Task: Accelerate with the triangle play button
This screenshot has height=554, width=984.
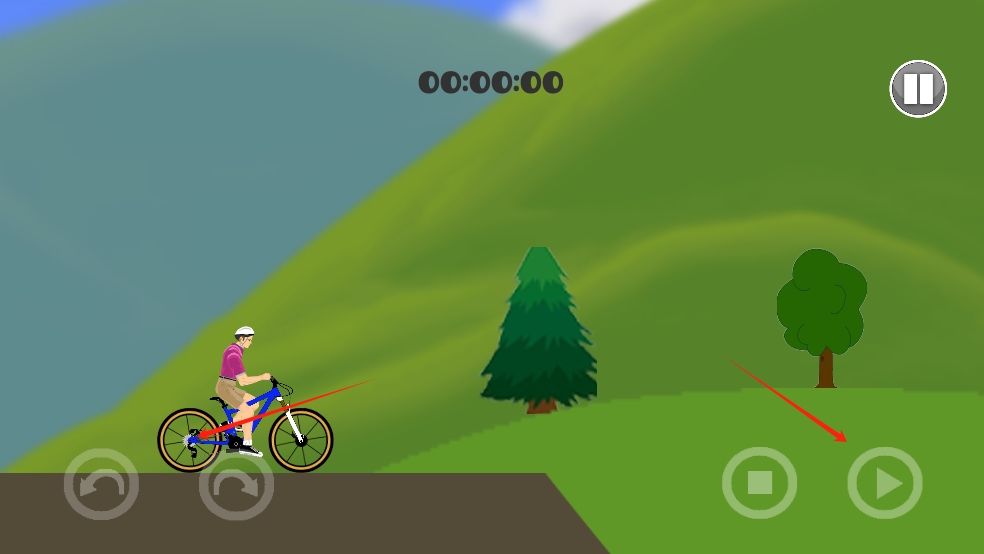Action: click(x=885, y=484)
